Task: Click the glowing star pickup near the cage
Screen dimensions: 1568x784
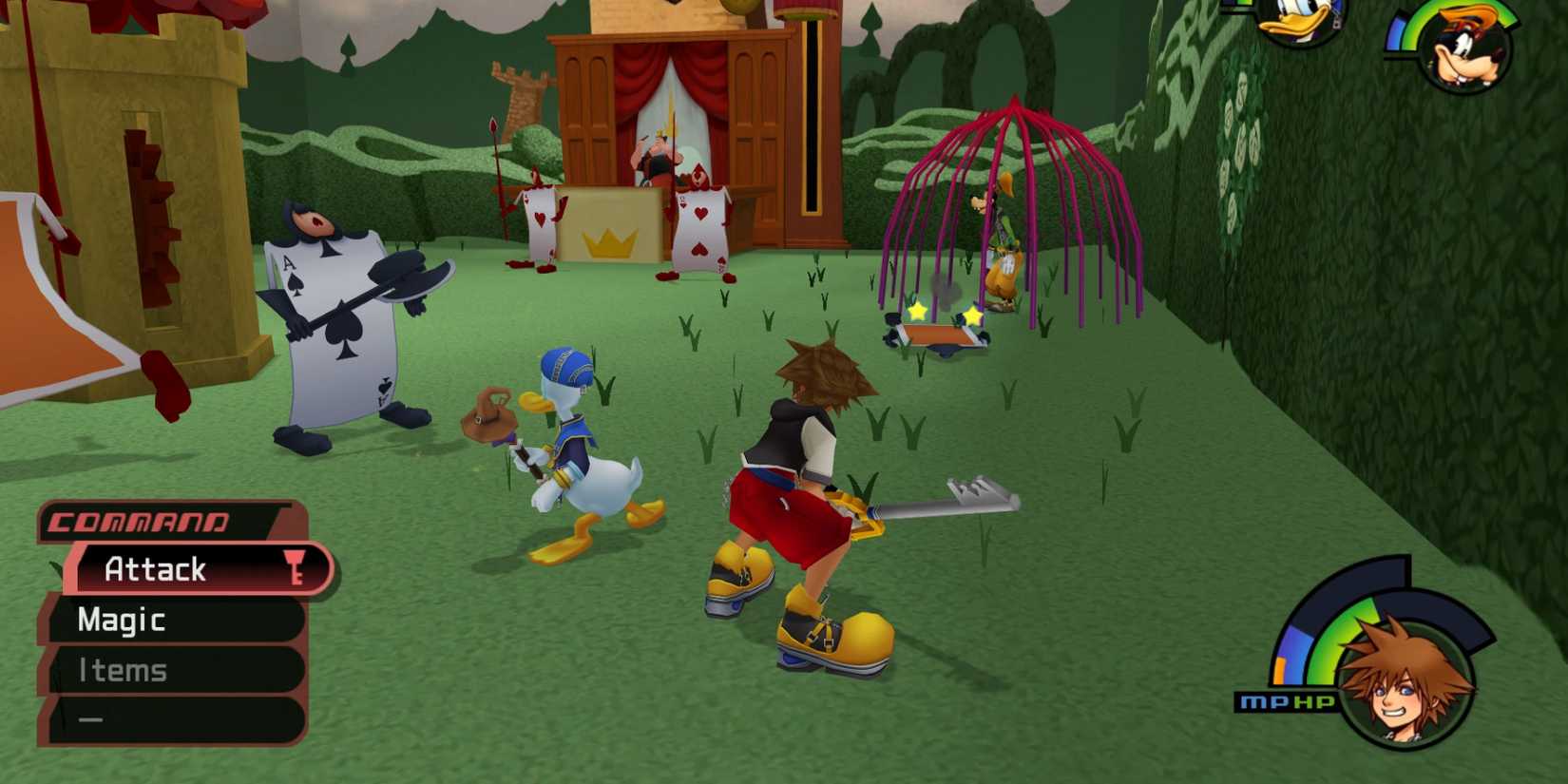Action: click(x=917, y=311)
